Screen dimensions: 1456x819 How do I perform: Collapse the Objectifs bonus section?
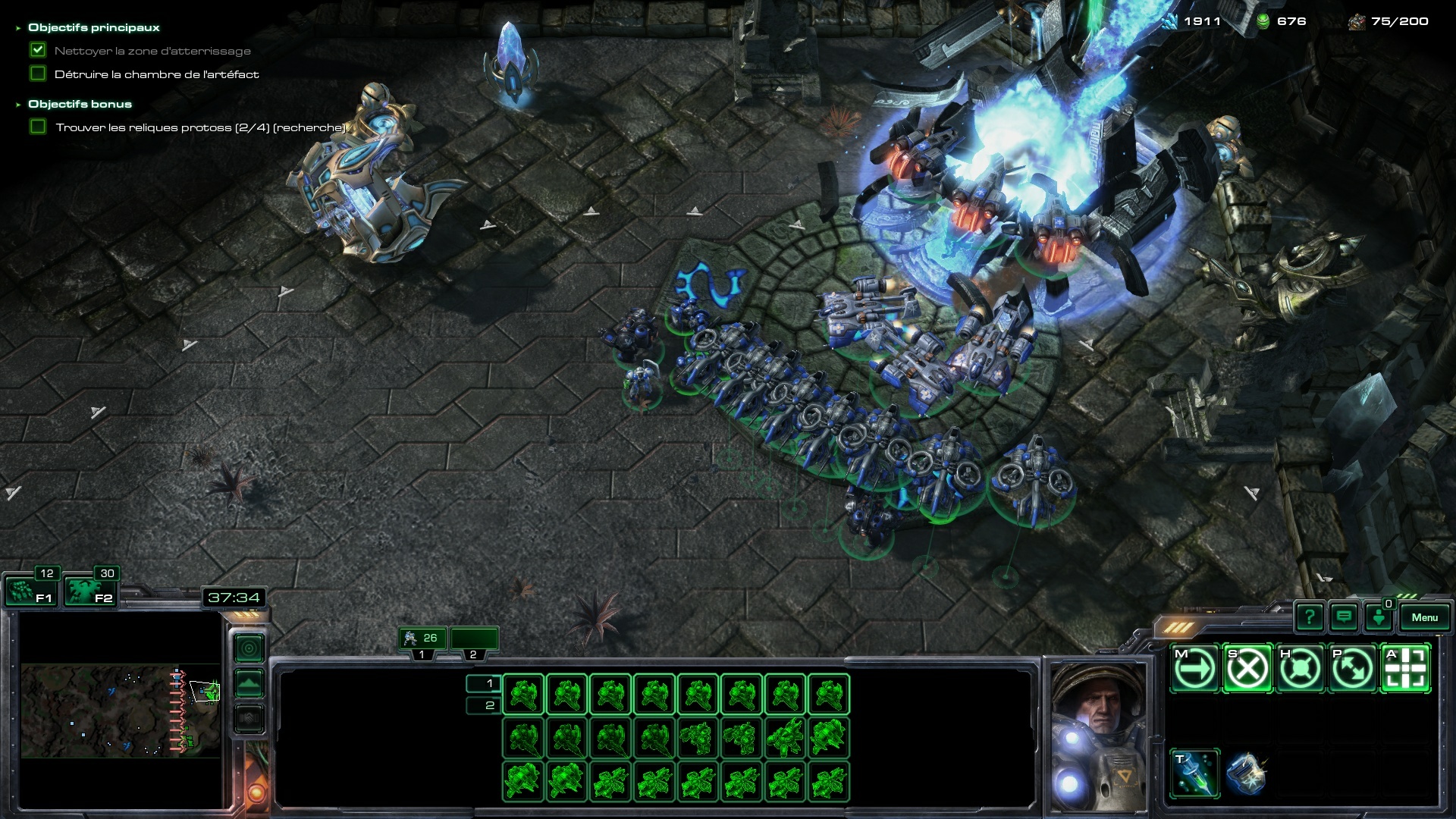18,105
